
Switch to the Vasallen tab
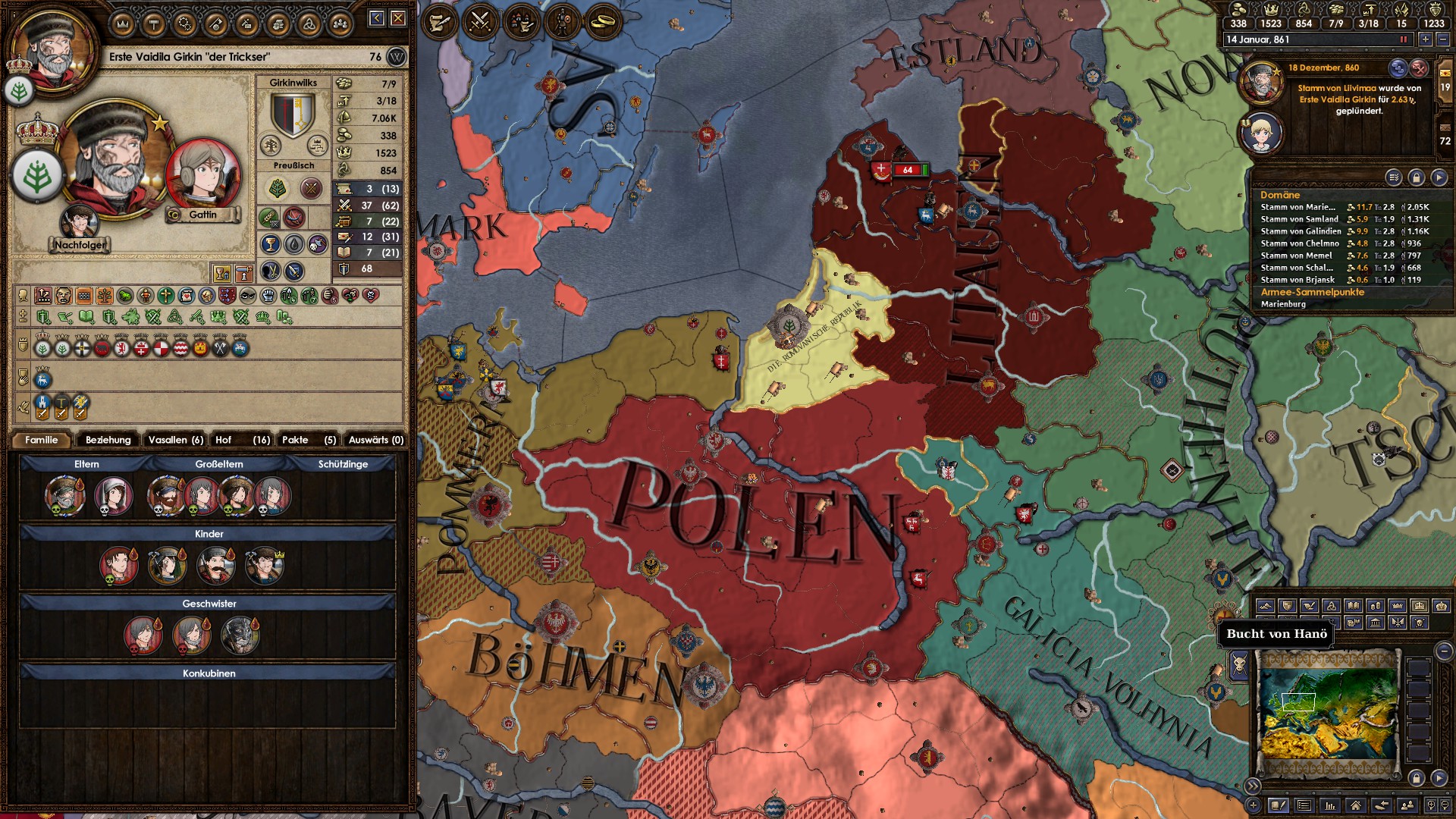174,440
